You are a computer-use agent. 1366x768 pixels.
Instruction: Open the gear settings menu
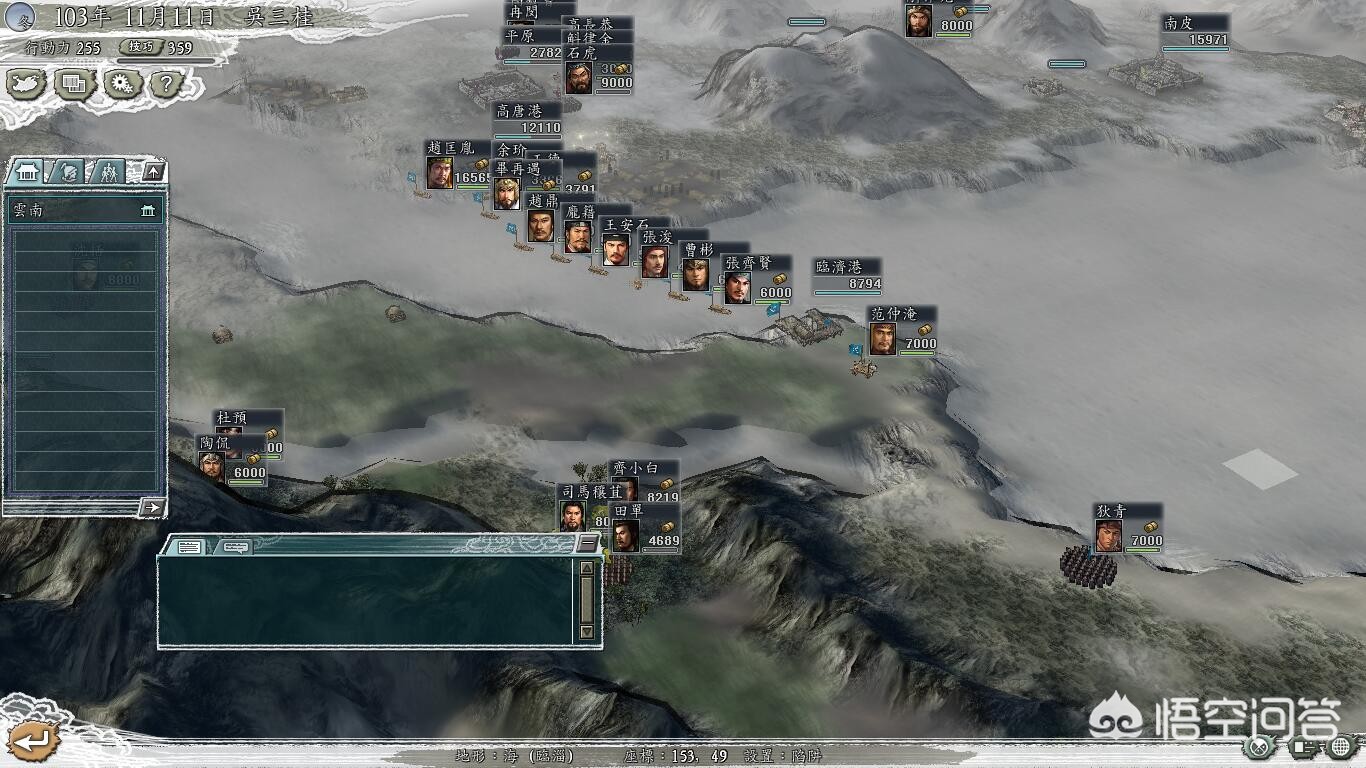click(123, 83)
